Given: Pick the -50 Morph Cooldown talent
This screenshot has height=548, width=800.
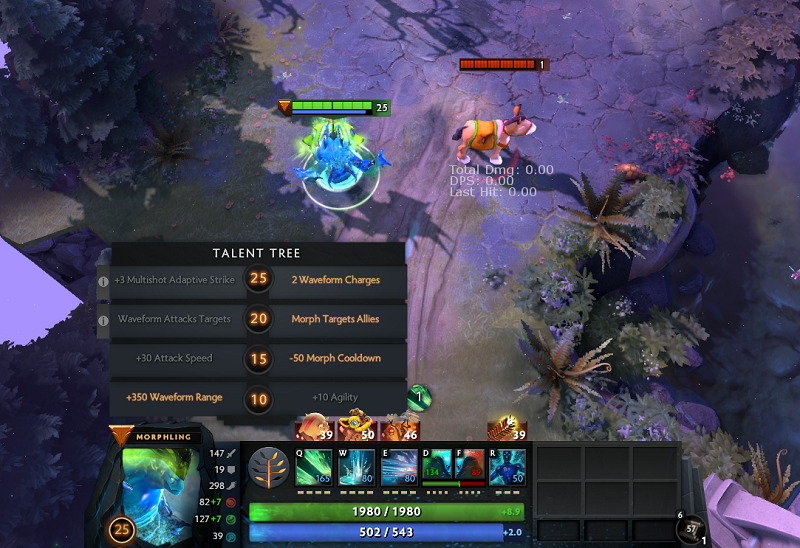Looking at the screenshot, I should click(x=335, y=358).
